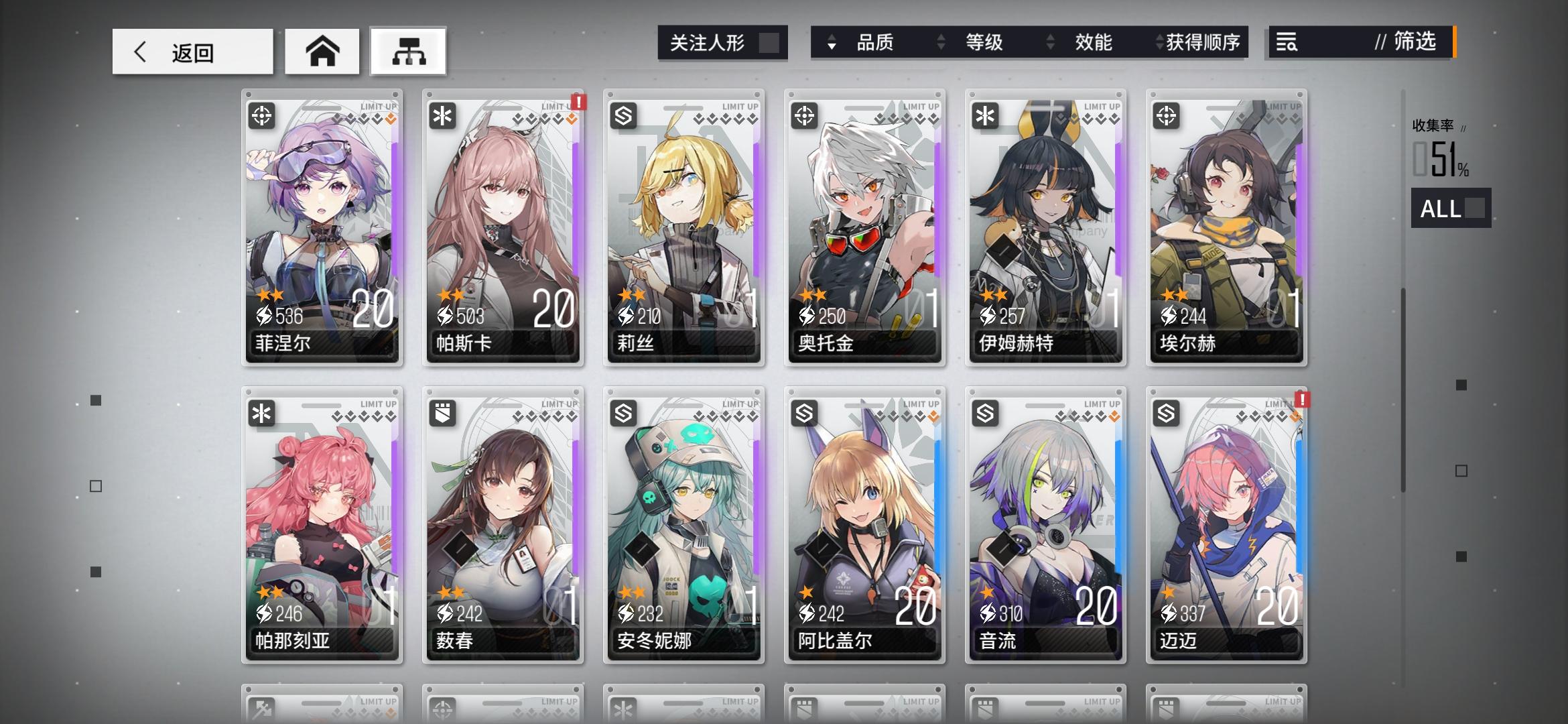Toggle the 关注人形 checkbox

click(x=769, y=42)
